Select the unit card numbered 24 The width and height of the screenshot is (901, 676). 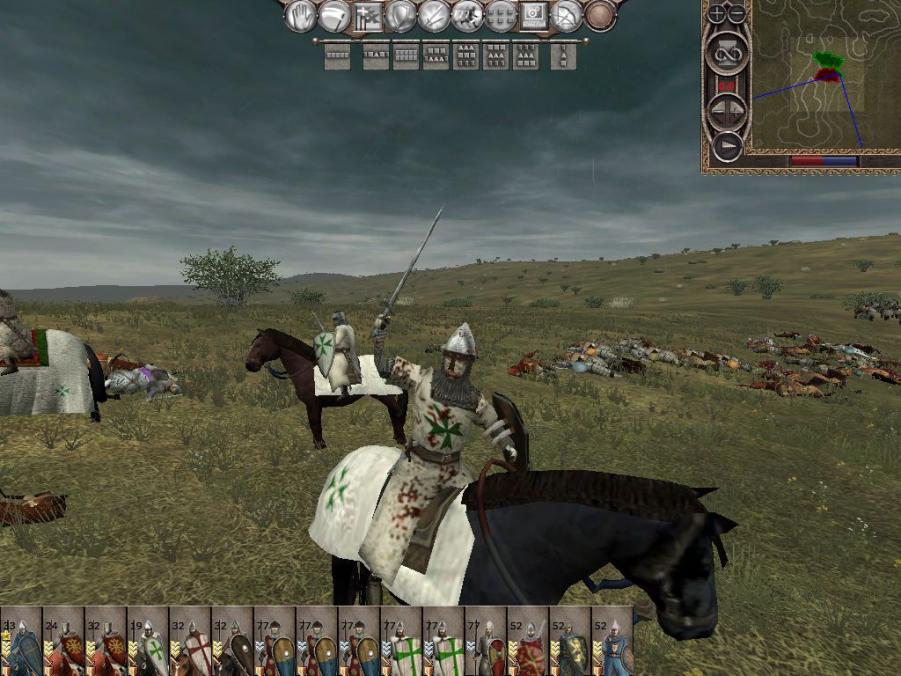click(x=63, y=641)
